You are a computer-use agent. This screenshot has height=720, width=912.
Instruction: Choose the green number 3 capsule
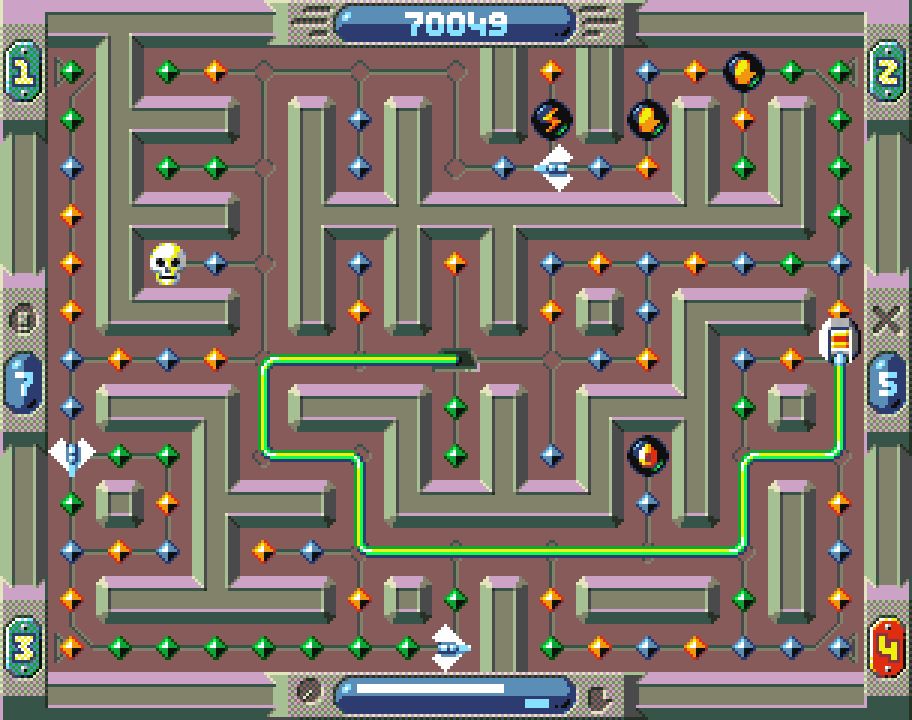coord(22,647)
